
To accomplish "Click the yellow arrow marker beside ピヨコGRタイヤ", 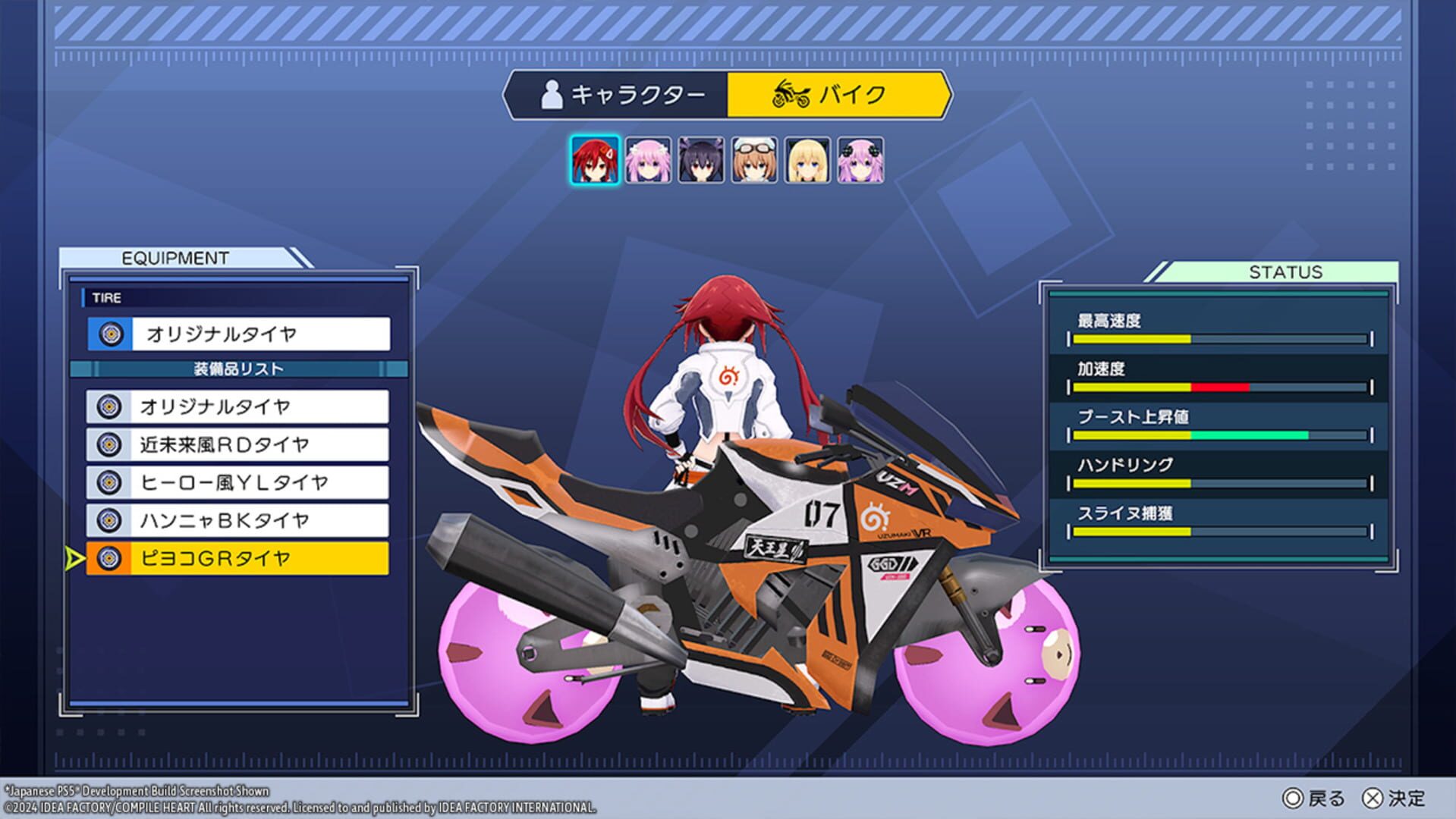I will 74,557.
